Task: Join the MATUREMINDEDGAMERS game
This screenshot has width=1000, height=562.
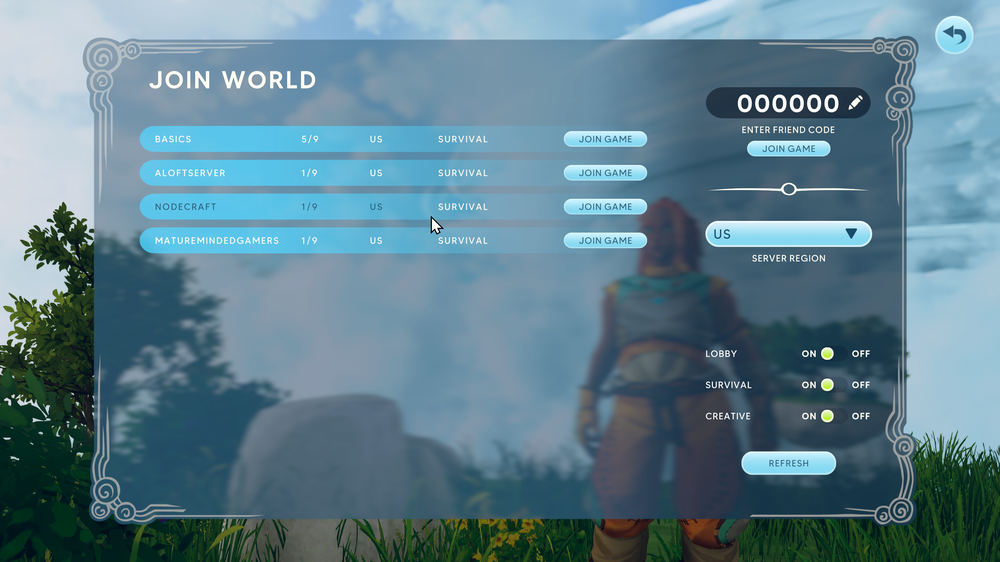Action: point(605,241)
